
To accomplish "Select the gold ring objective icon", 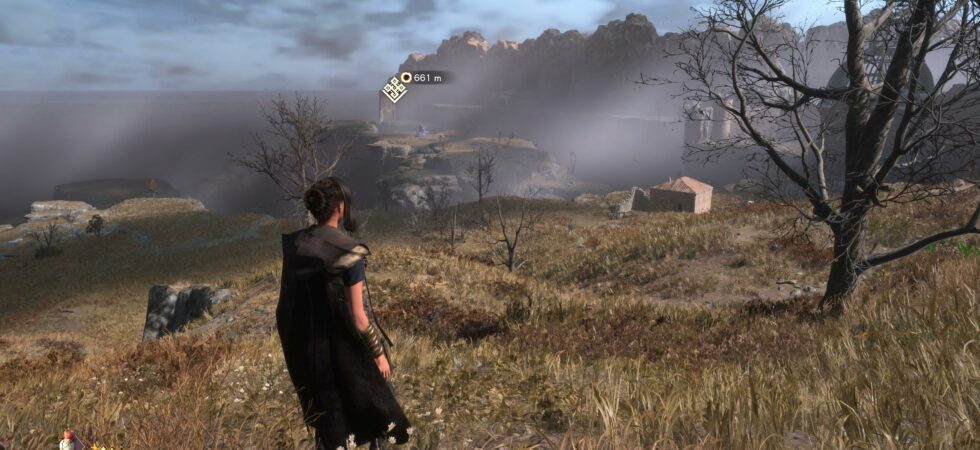I will pyautogui.click(x=407, y=77).
